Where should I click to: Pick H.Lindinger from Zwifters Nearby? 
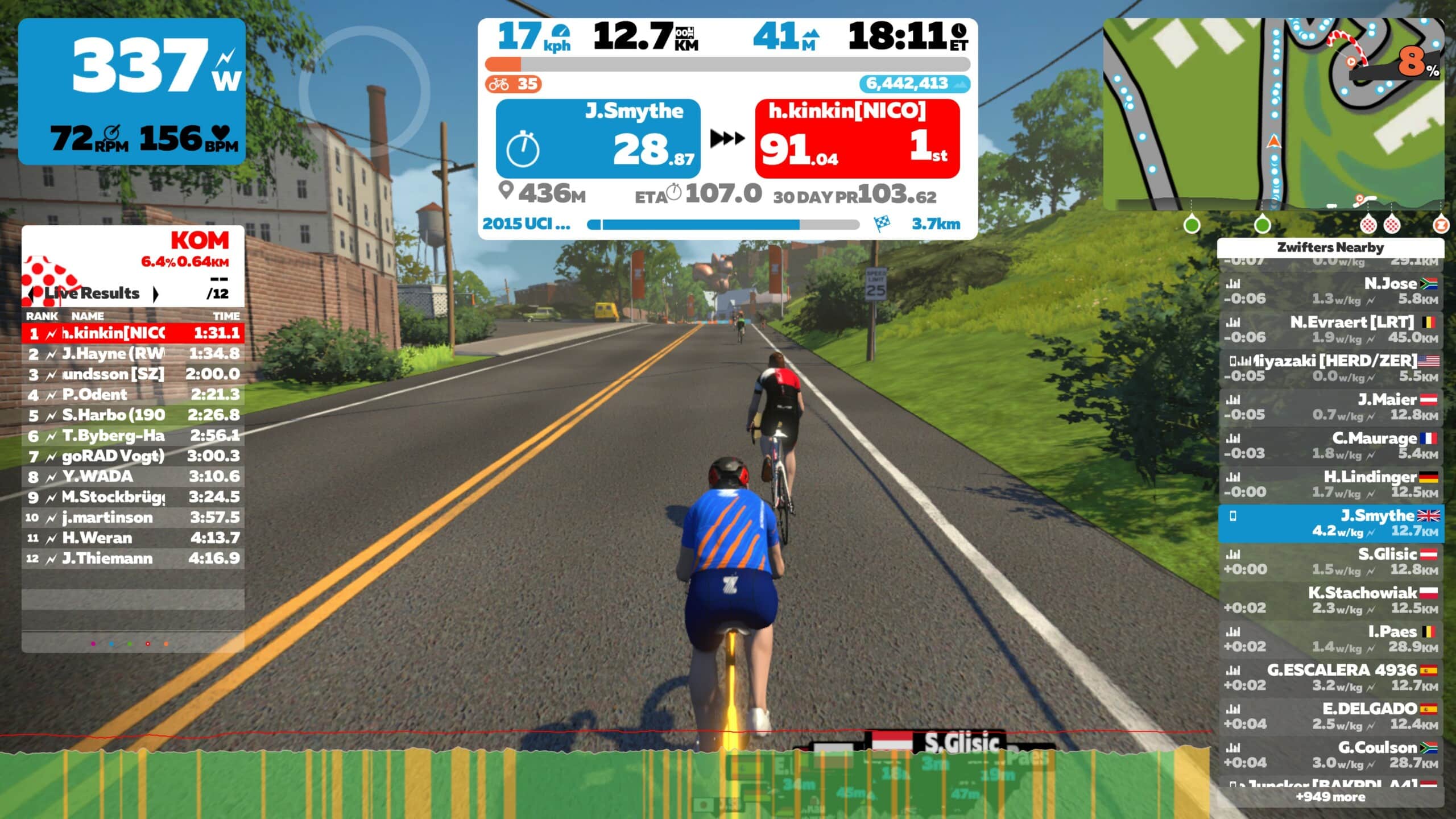(x=1330, y=485)
